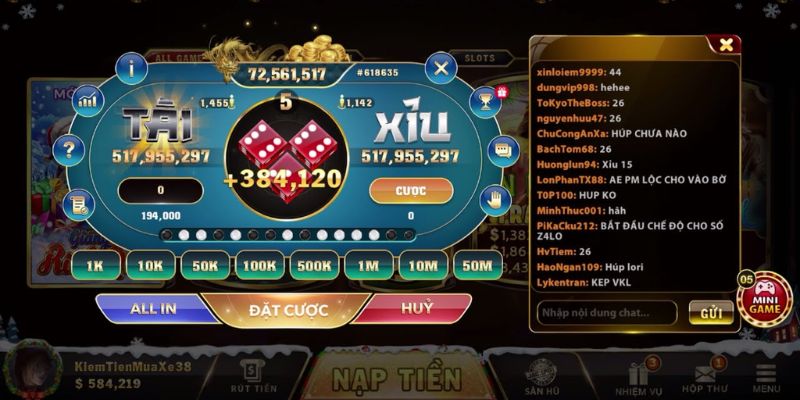Pick the 10M bet chip
Image resolution: width=800 pixels, height=400 pixels.
click(422, 265)
